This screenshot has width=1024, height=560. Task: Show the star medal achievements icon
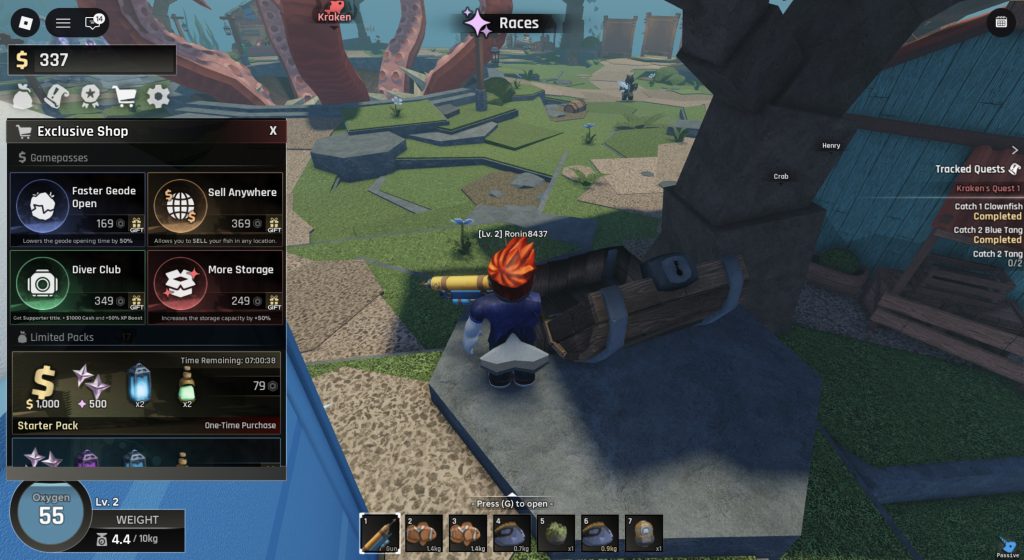[91, 96]
